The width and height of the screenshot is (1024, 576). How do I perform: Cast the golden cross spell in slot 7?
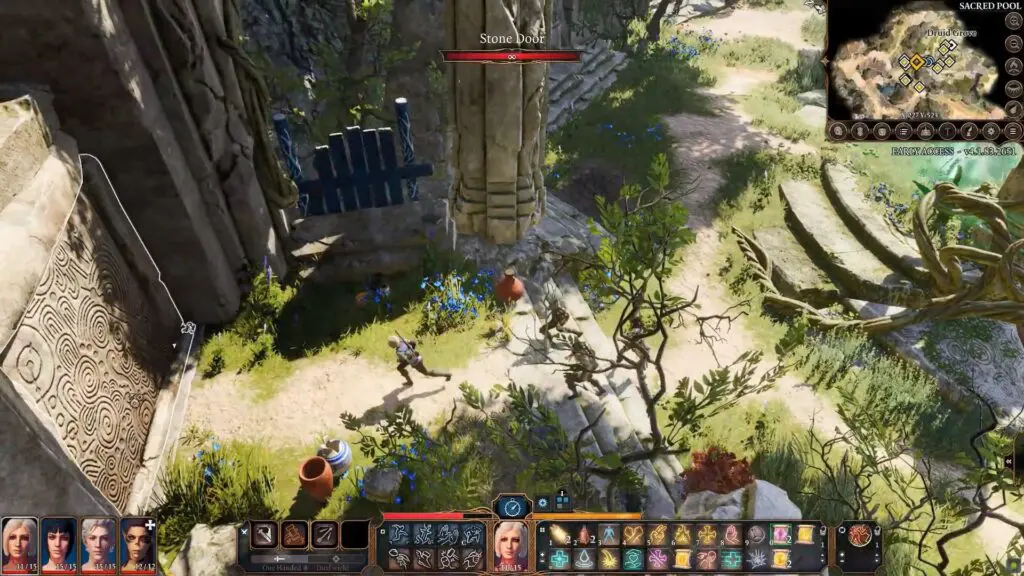707,535
